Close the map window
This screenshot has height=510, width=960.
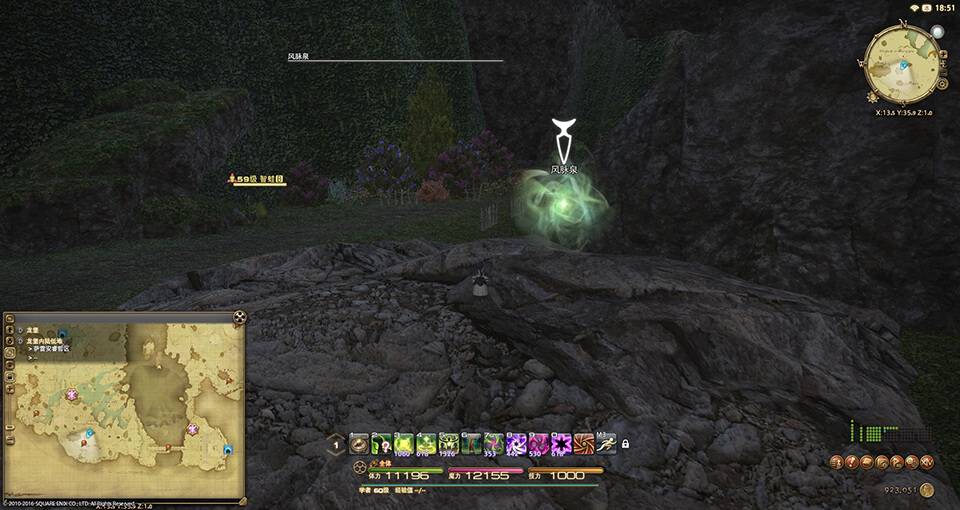point(240,318)
